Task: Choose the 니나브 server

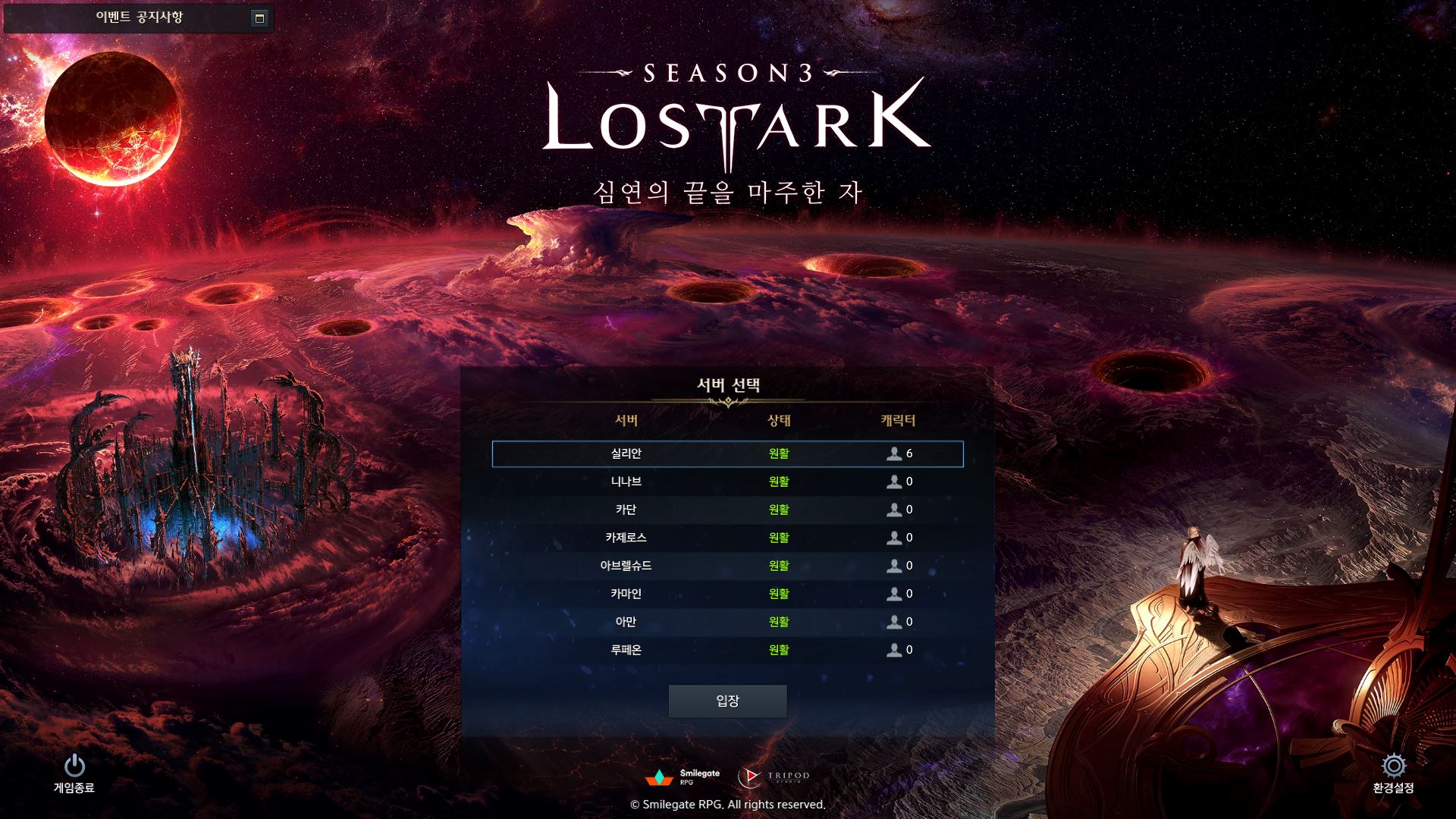Action: [726, 482]
